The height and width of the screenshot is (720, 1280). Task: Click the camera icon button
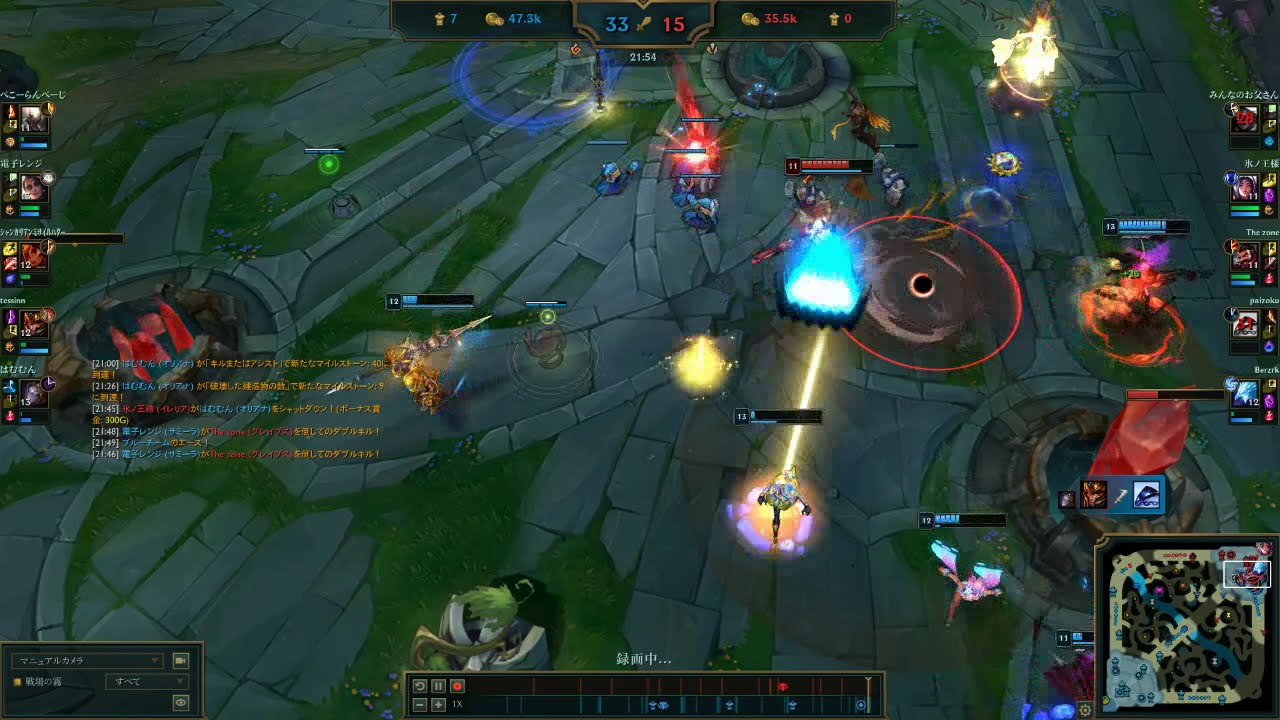[x=181, y=661]
